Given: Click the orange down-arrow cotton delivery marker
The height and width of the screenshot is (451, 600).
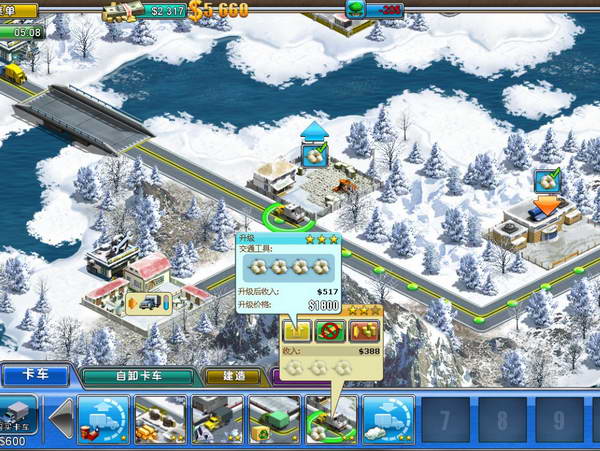Looking at the screenshot, I should point(547,188).
